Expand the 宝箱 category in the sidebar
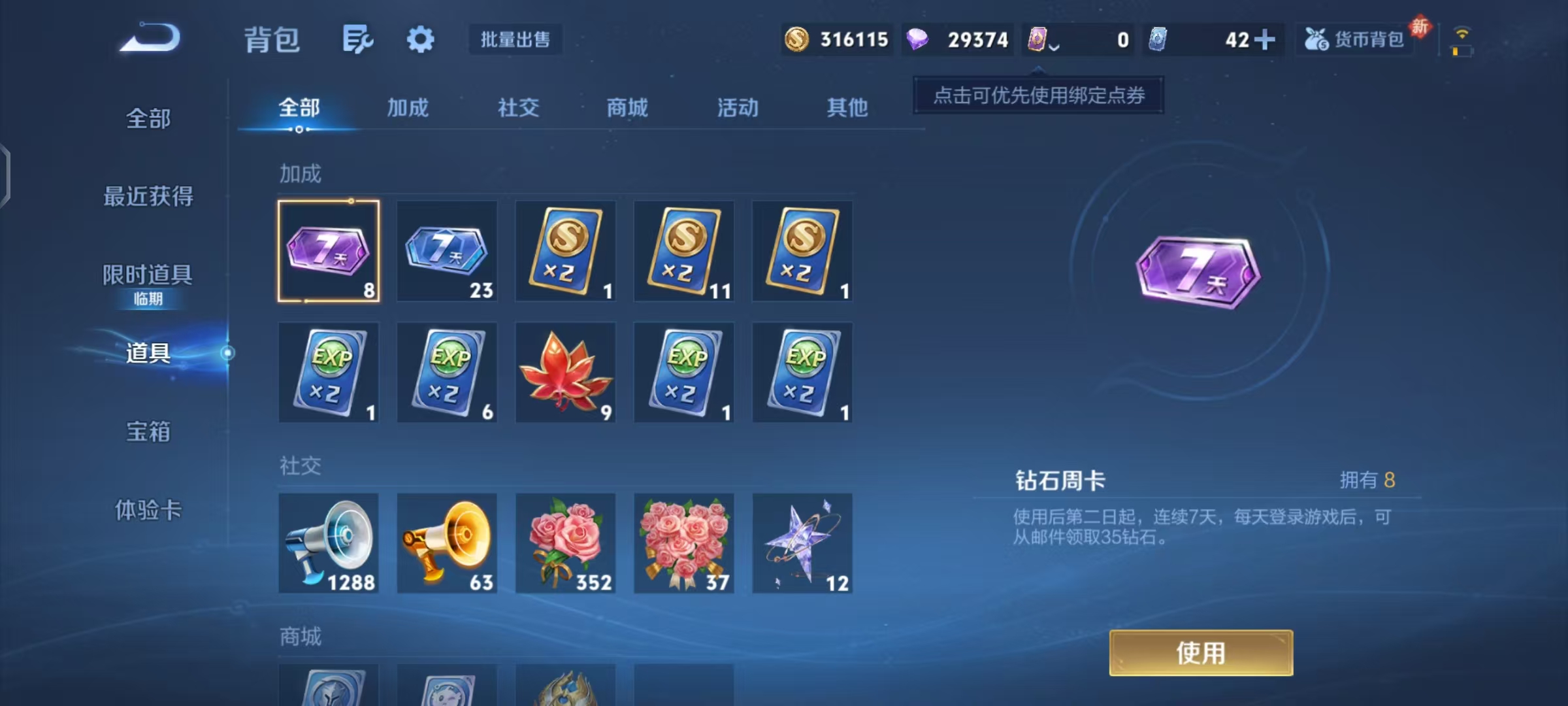The height and width of the screenshot is (706, 1568). click(147, 431)
